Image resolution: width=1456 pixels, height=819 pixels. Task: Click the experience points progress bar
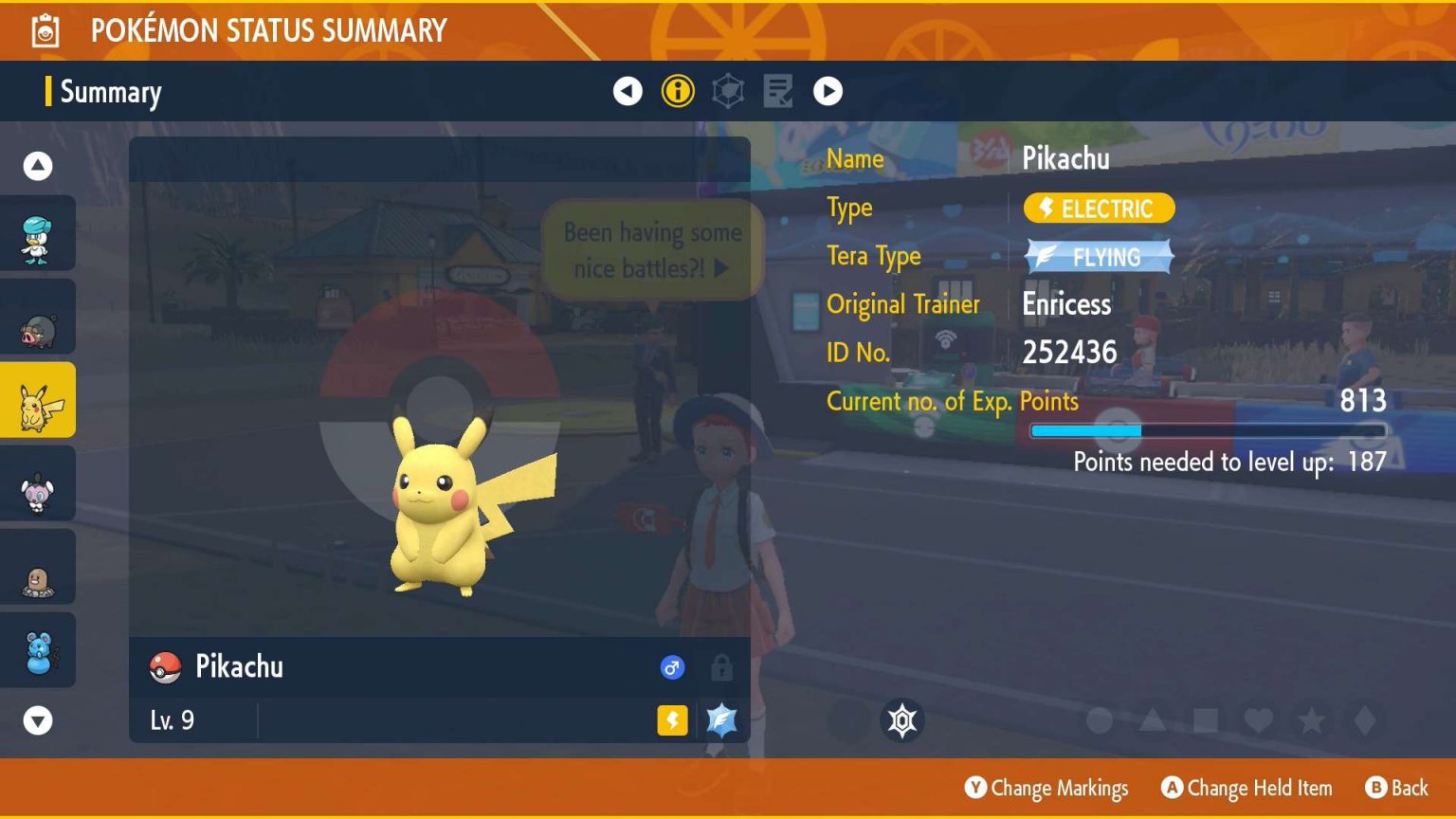pyautogui.click(x=1207, y=430)
